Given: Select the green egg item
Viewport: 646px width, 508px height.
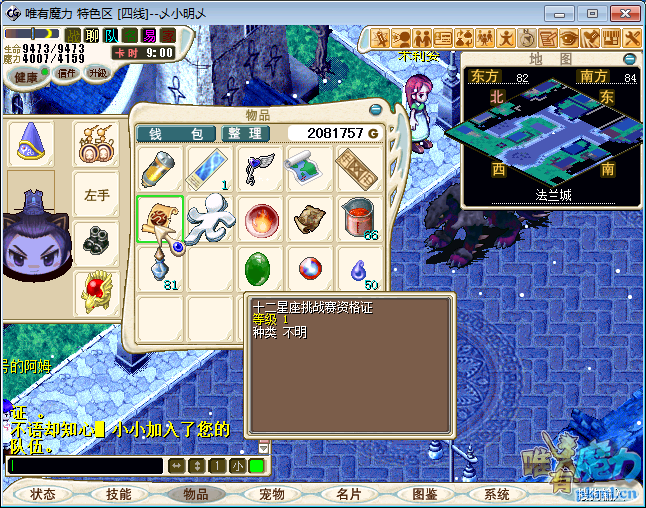Looking at the screenshot, I should [x=257, y=269].
